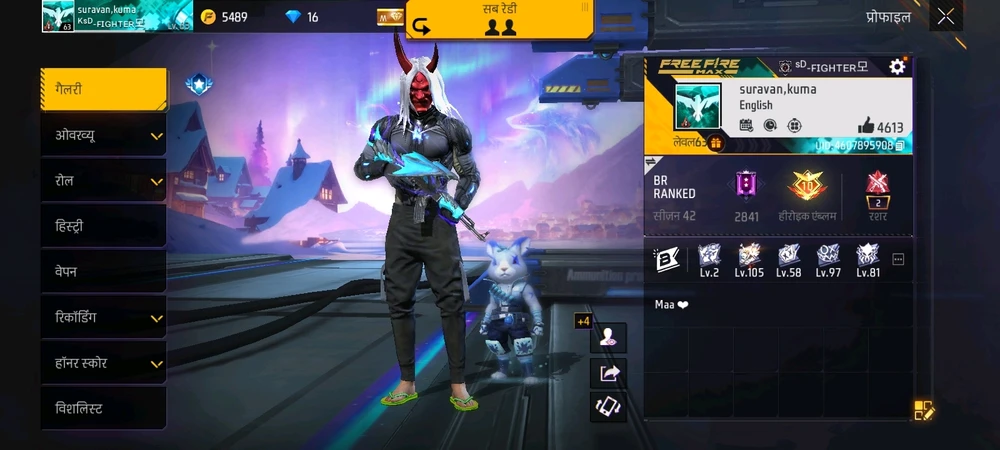Viewport: 1000px width, 450px height.
Task: Expand the रोल (Role) menu entry
Action: tap(103, 181)
